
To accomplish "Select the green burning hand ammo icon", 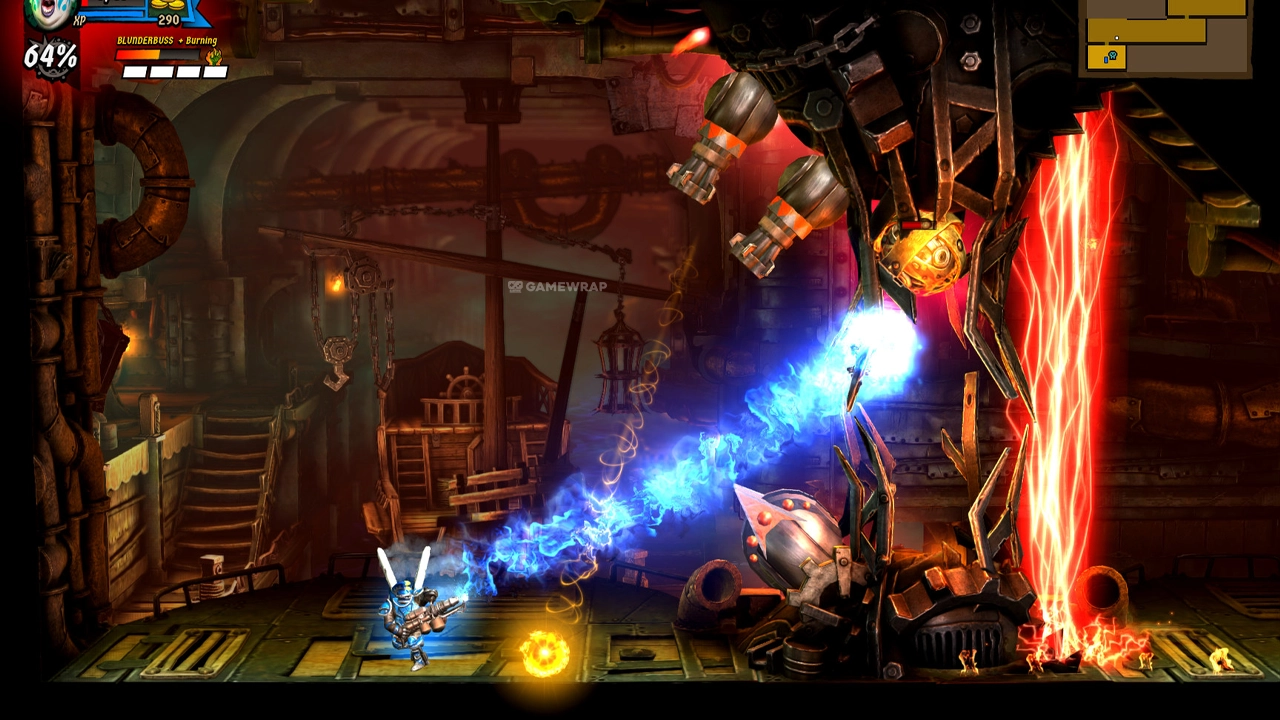I will [213, 57].
